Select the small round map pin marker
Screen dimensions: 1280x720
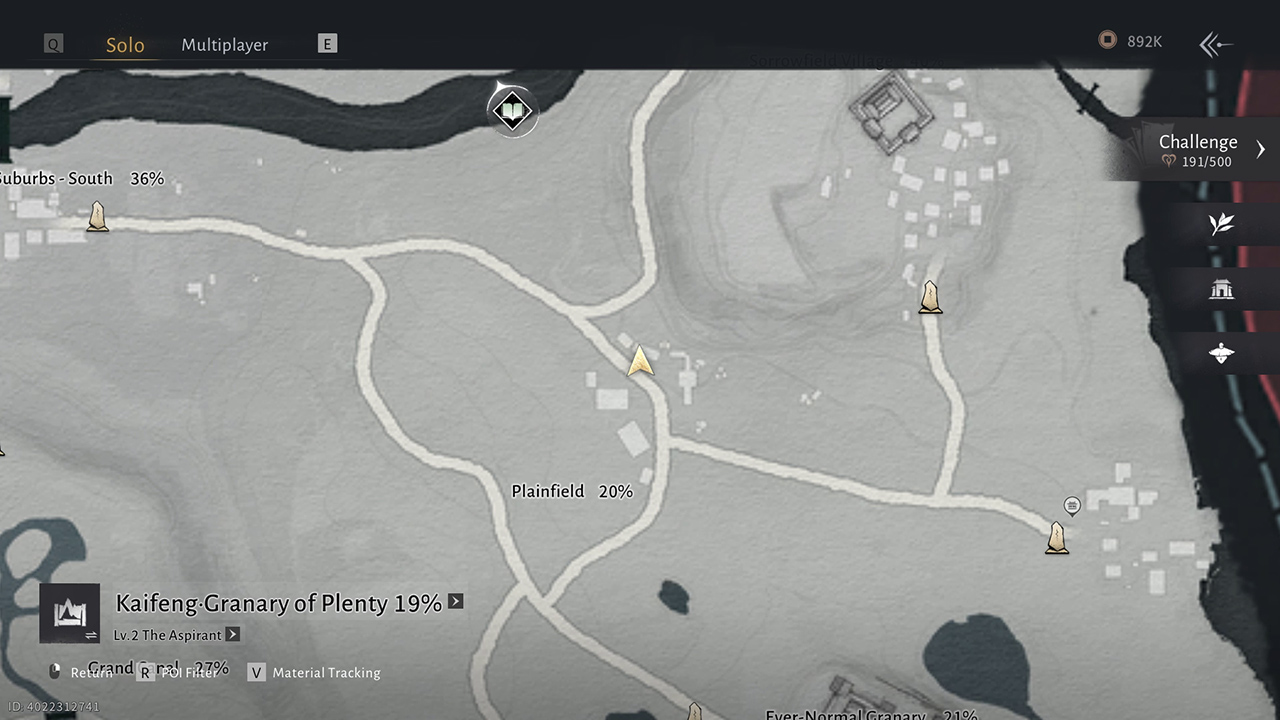click(1072, 505)
